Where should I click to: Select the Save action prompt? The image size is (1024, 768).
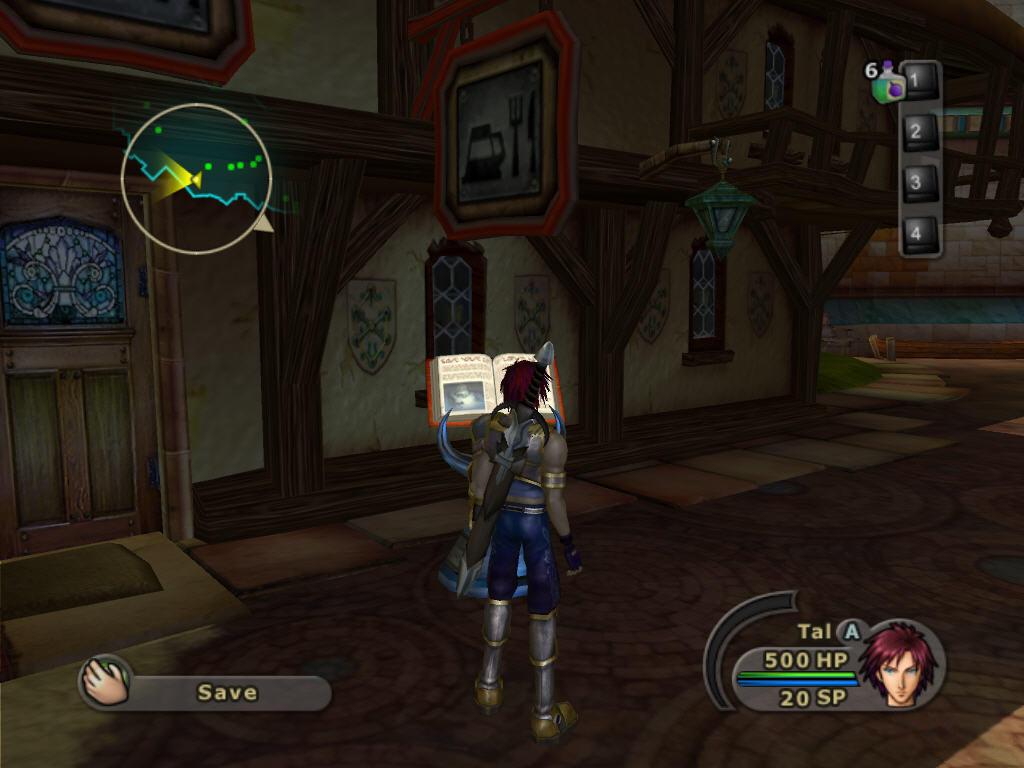click(226, 692)
